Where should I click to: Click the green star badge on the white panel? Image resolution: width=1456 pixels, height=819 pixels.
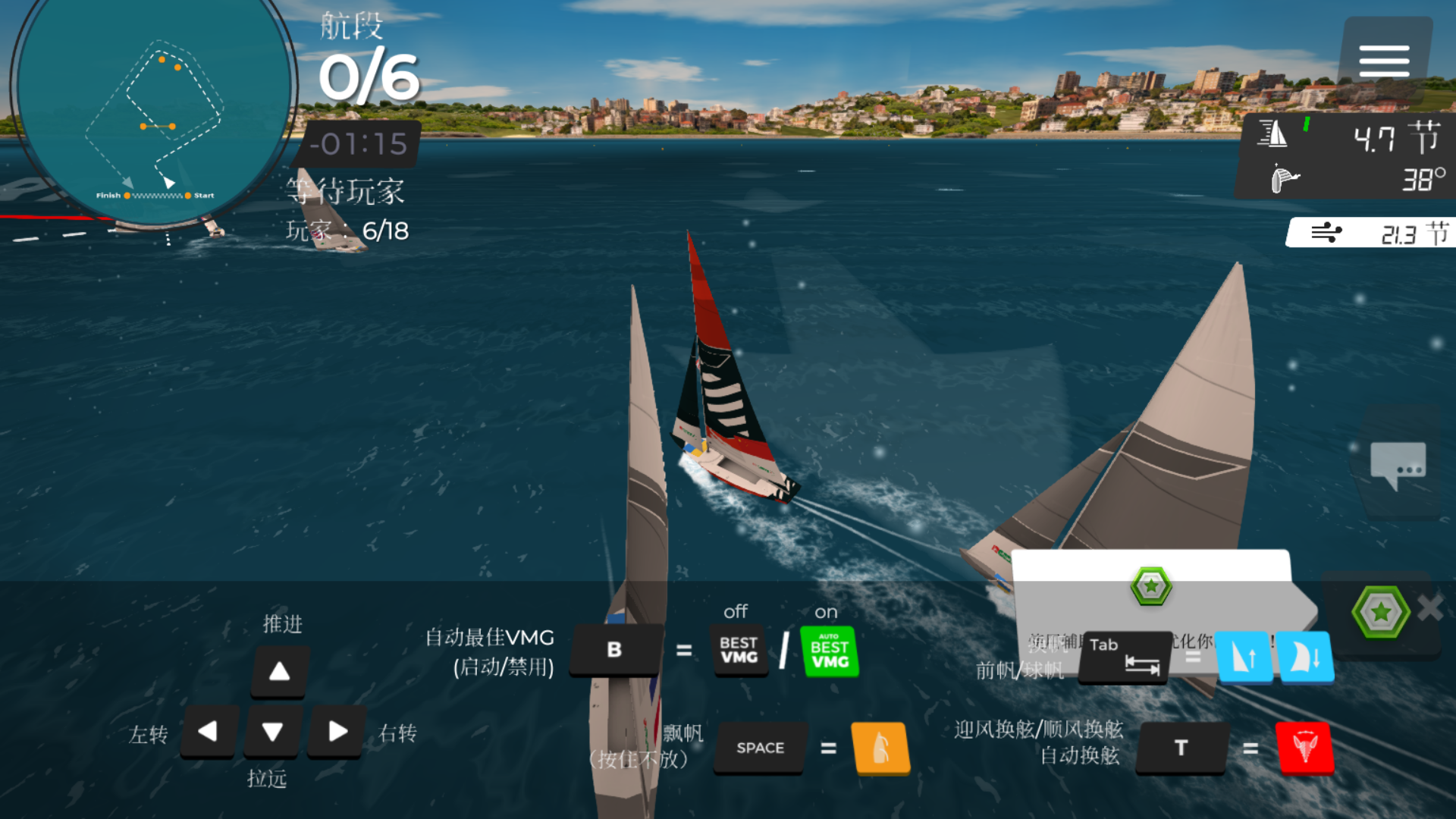click(x=1151, y=586)
